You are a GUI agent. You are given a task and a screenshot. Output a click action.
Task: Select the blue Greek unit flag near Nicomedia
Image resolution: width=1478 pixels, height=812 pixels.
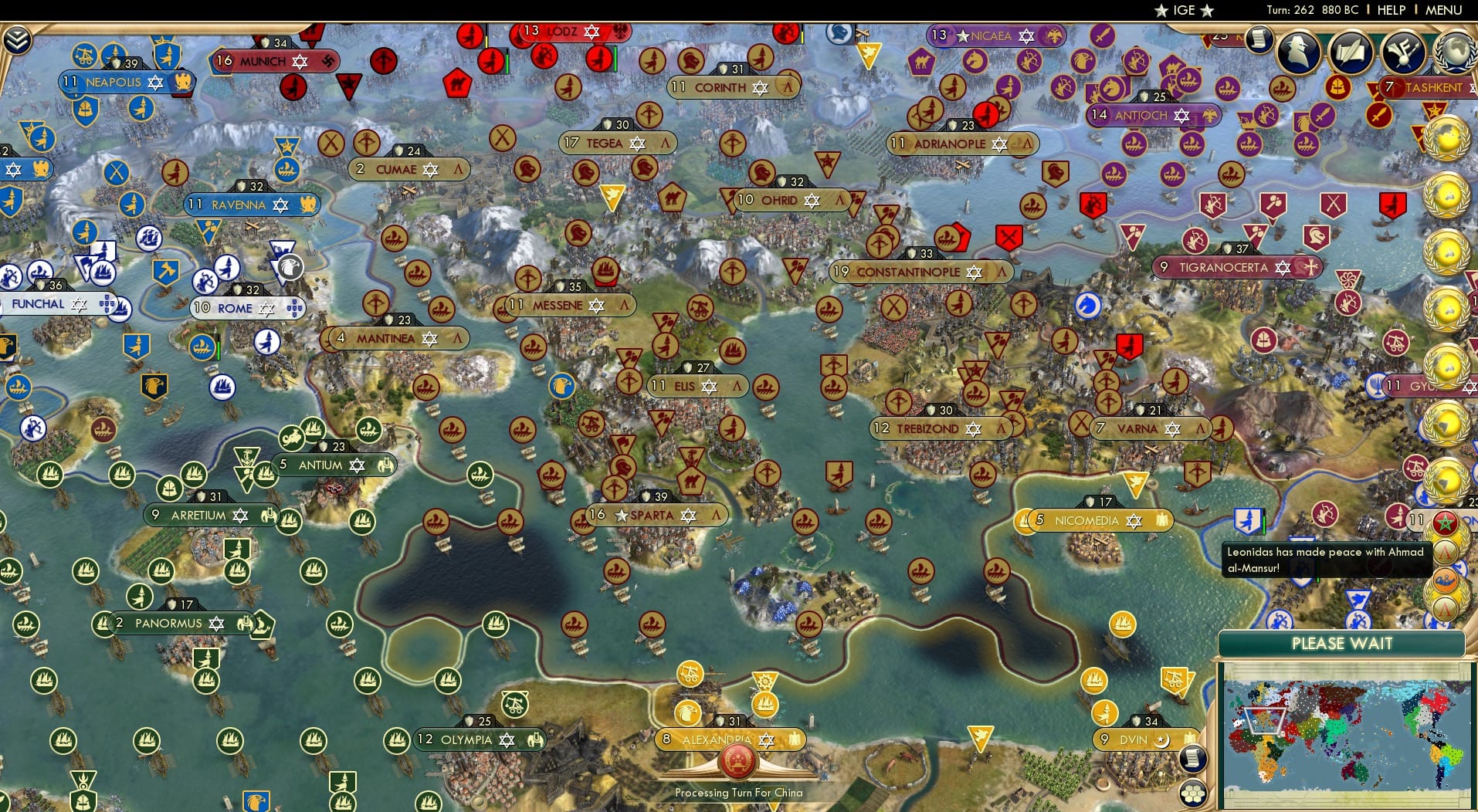pos(1248,521)
